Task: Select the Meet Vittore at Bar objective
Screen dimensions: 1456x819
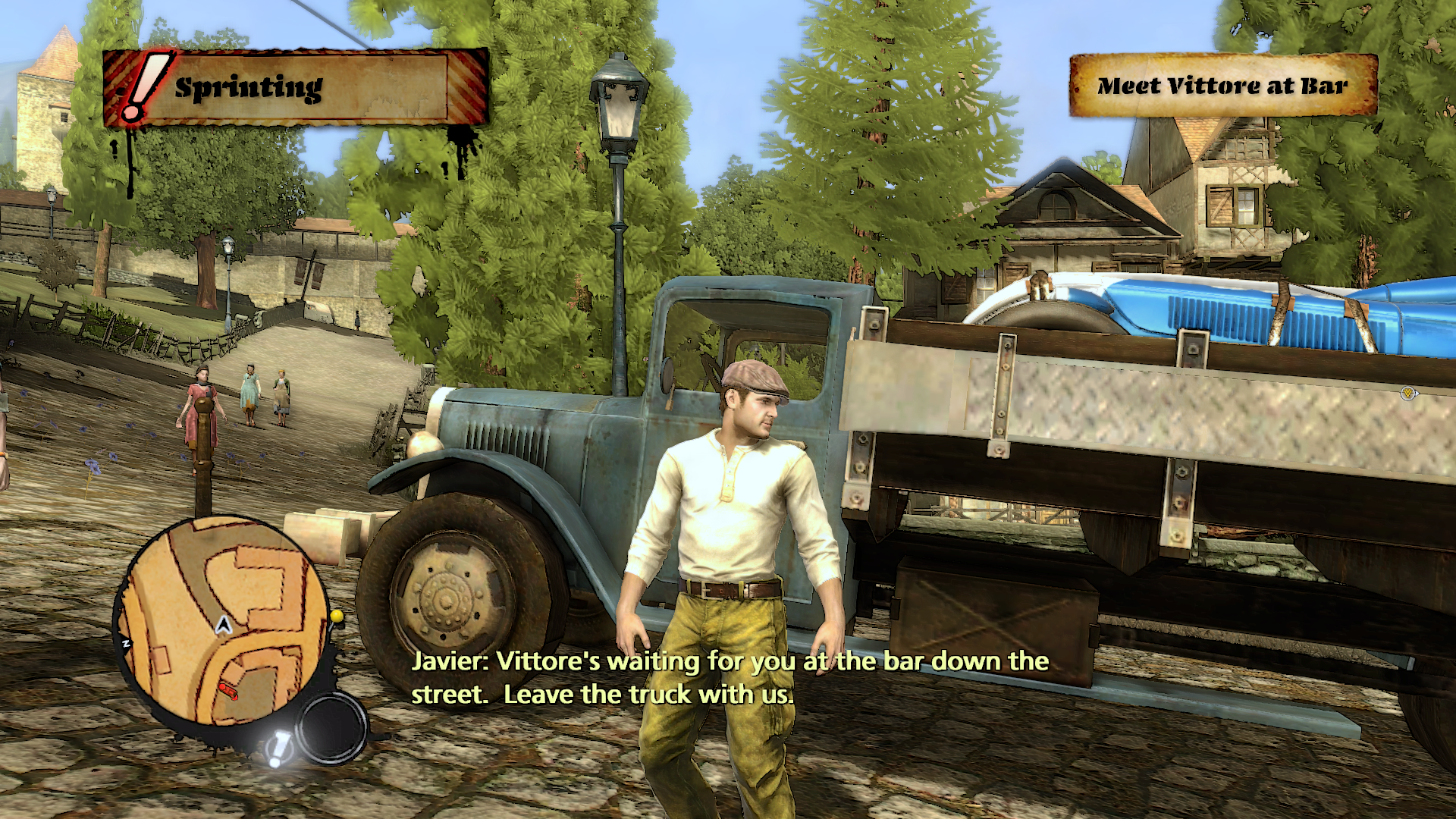Action: pyautogui.click(x=1222, y=86)
